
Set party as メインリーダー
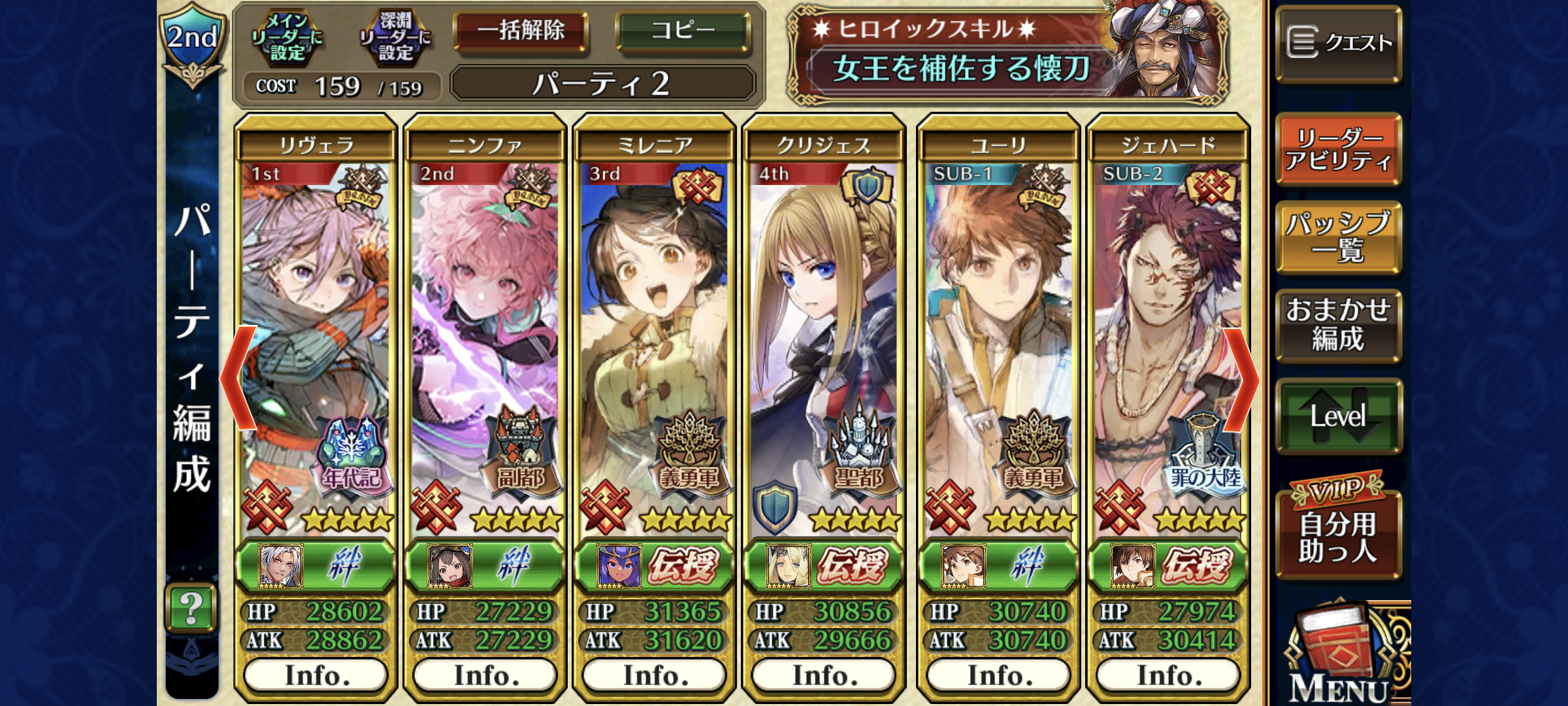click(287, 37)
